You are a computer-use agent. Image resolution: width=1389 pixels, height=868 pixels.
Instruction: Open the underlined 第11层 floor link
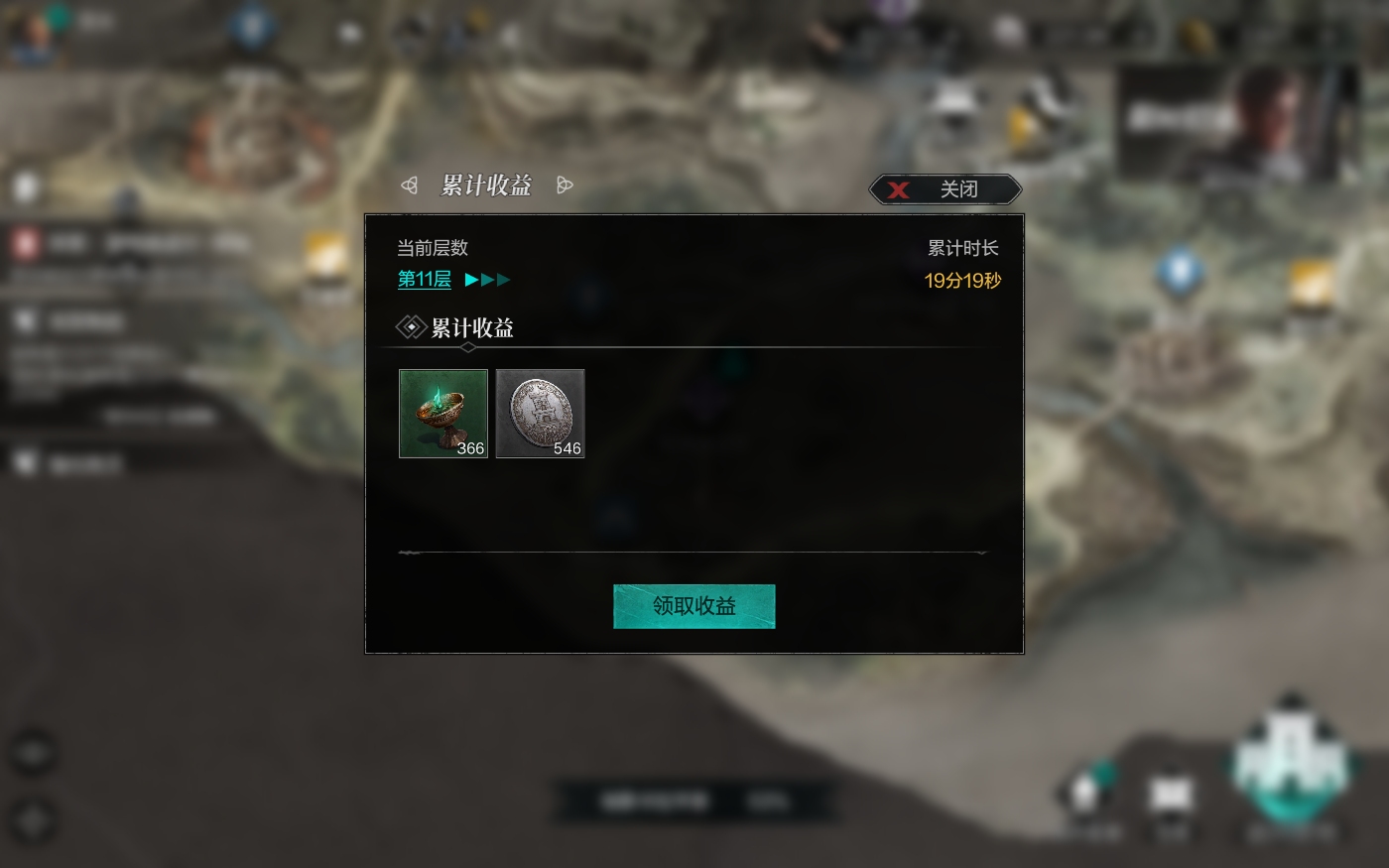coord(424,280)
